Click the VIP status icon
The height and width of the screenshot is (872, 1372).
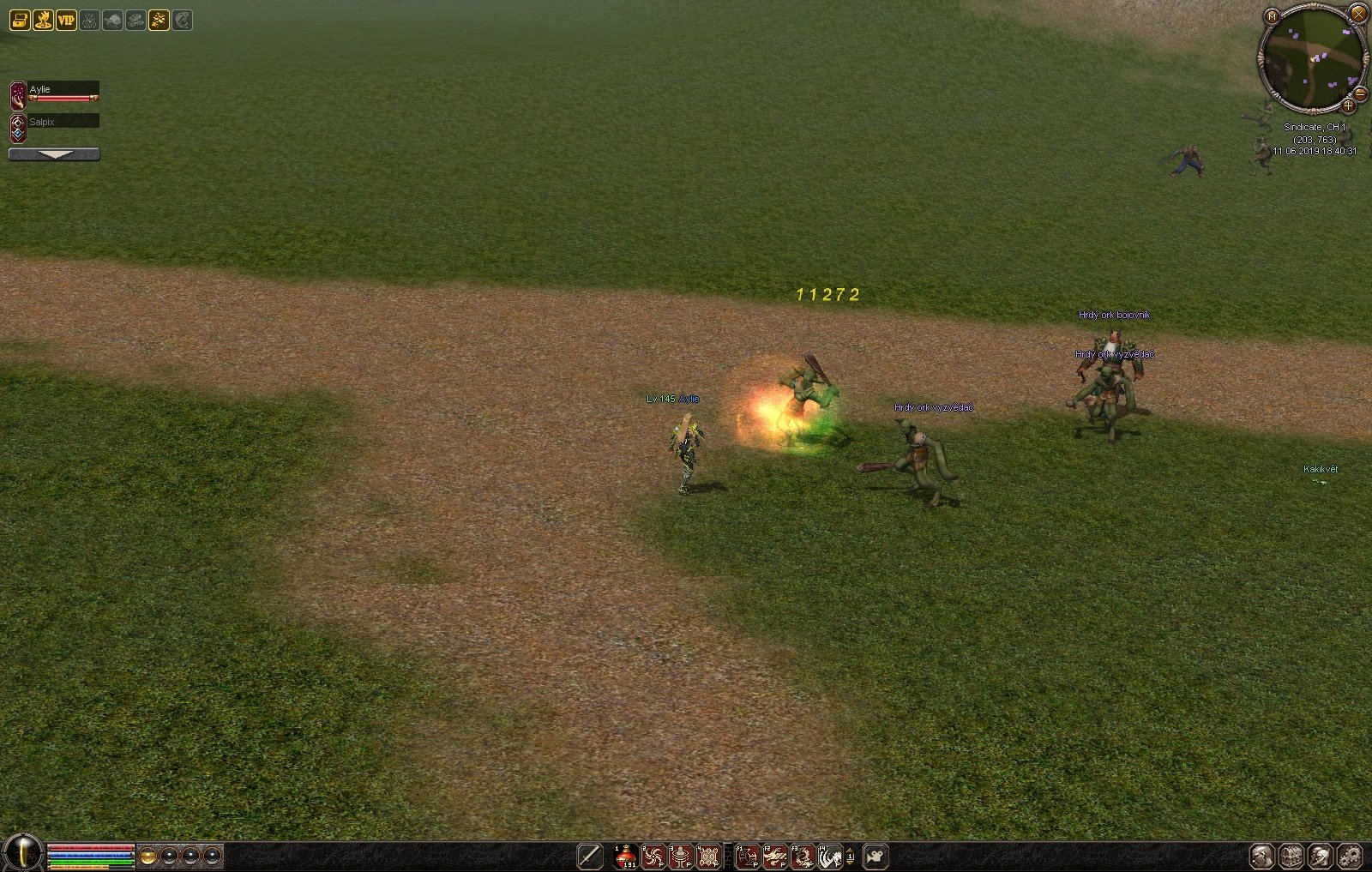coord(66,20)
